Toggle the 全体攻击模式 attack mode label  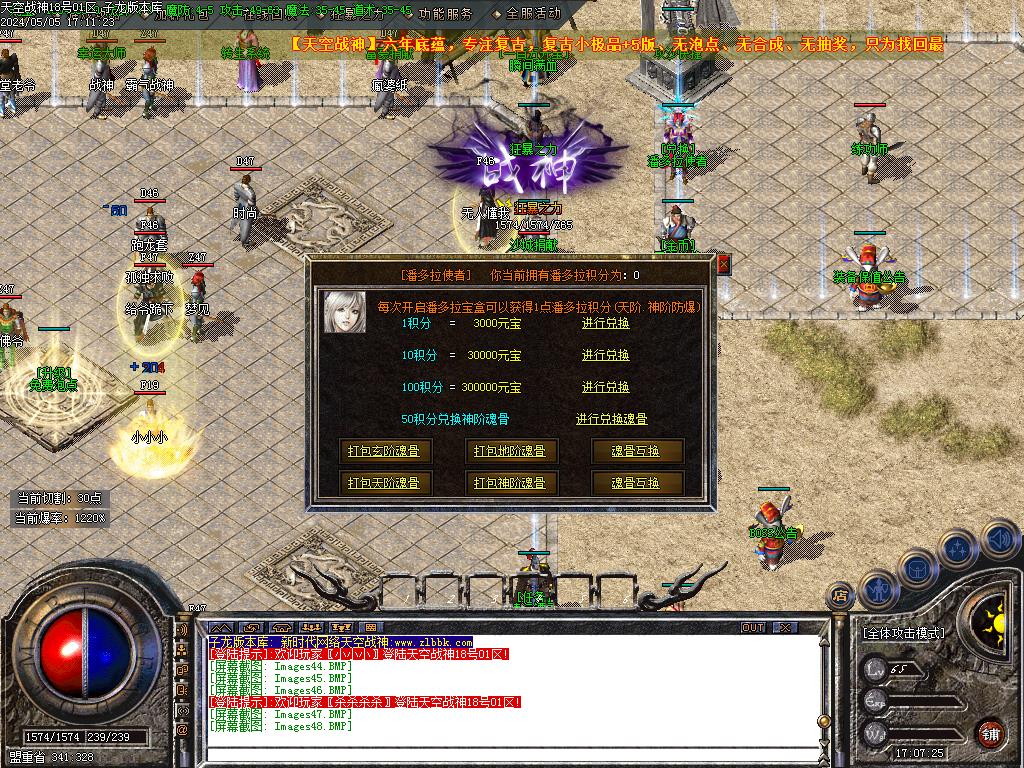pyautogui.click(x=903, y=633)
